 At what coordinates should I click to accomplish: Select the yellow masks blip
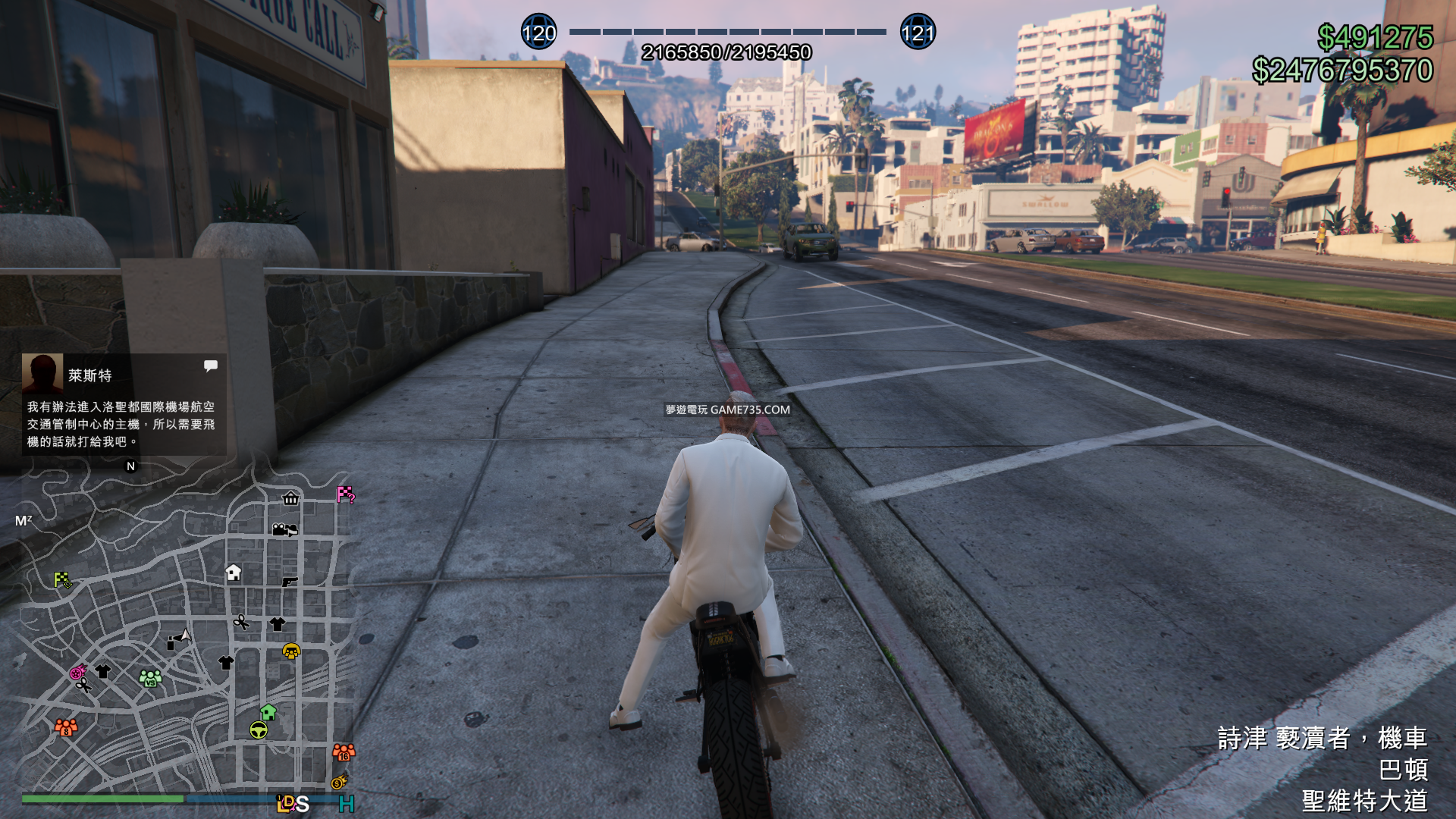291,651
